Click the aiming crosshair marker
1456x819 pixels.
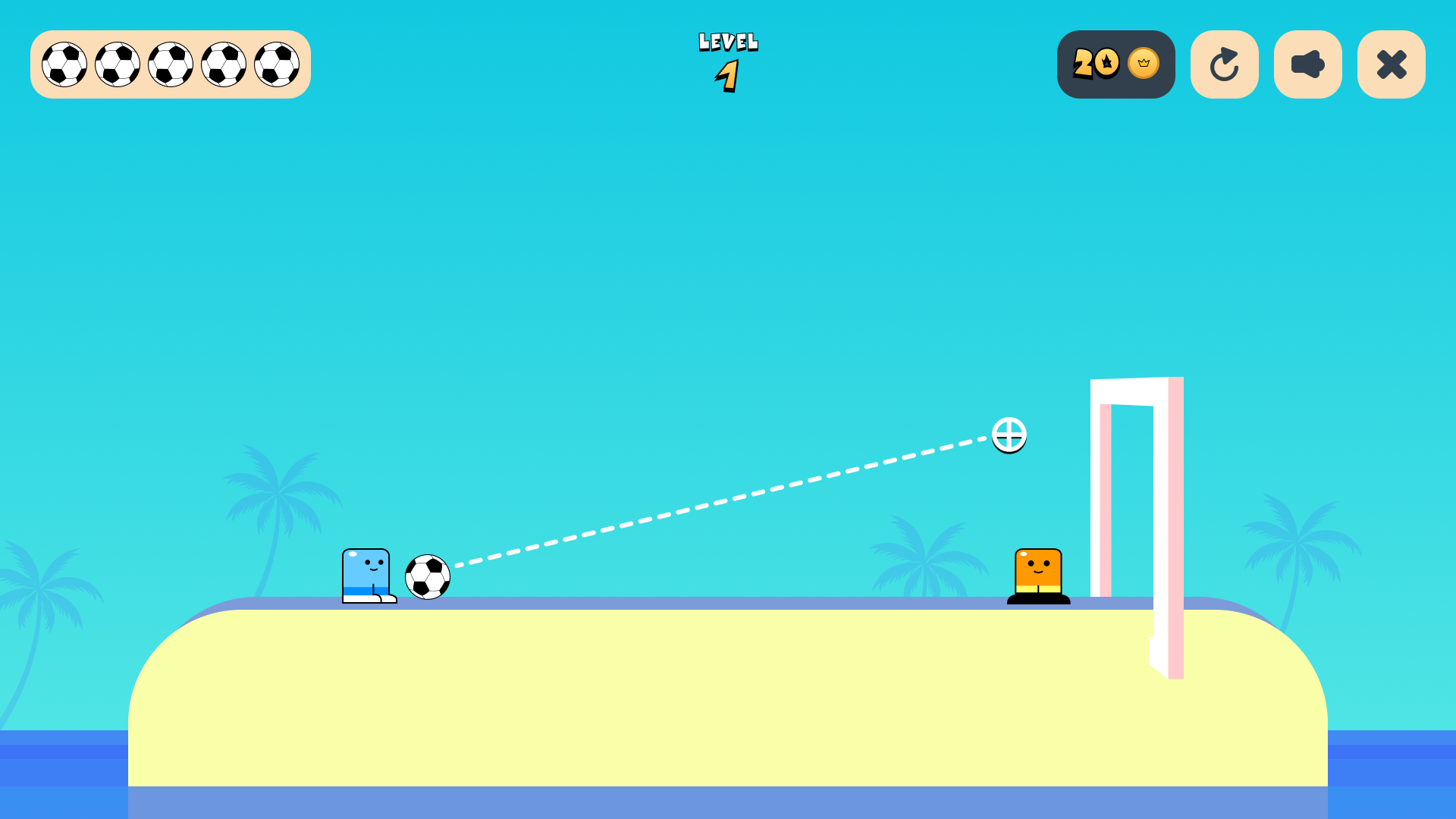click(x=1009, y=436)
